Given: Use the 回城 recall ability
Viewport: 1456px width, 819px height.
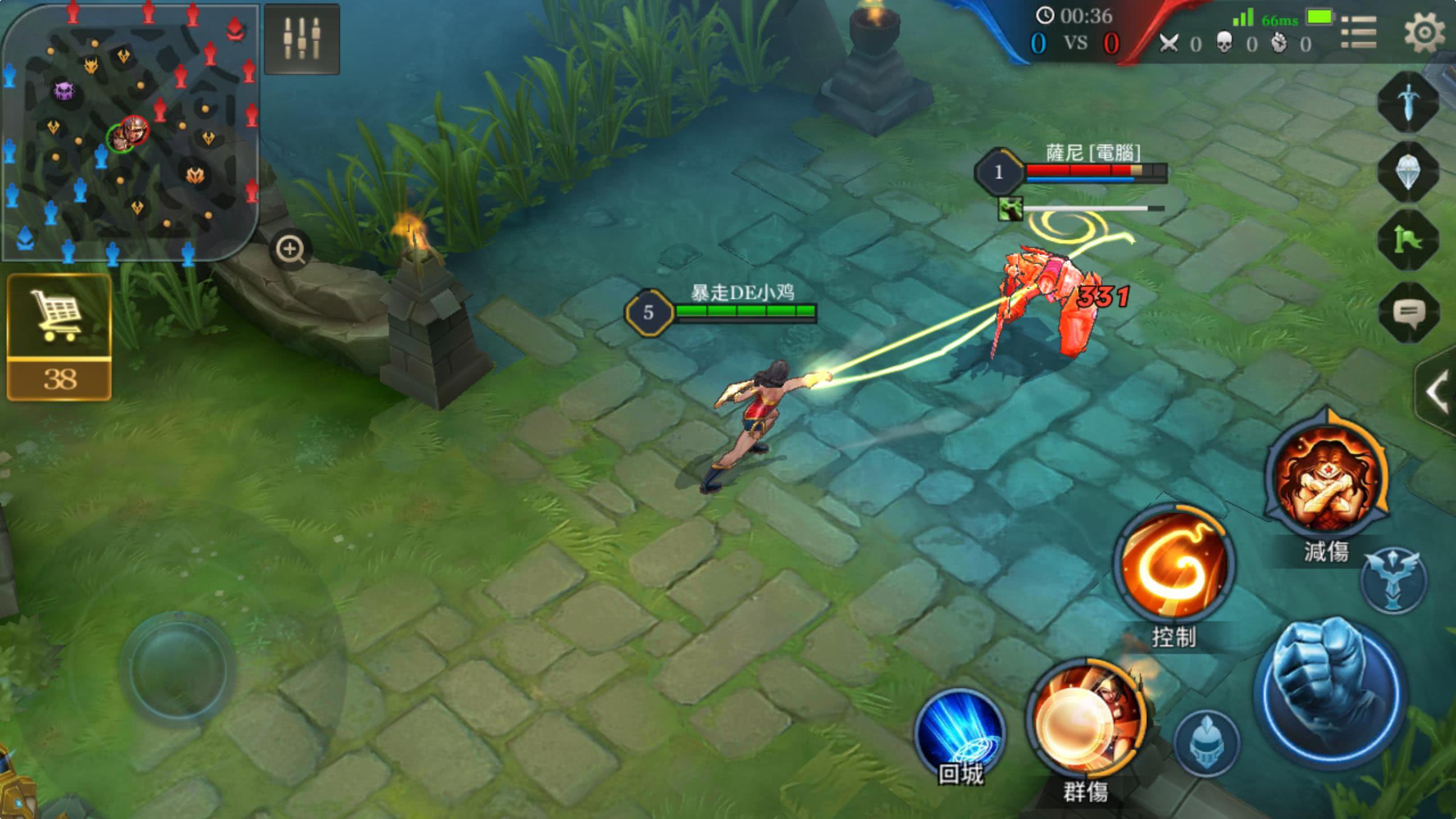Looking at the screenshot, I should pos(960,734).
